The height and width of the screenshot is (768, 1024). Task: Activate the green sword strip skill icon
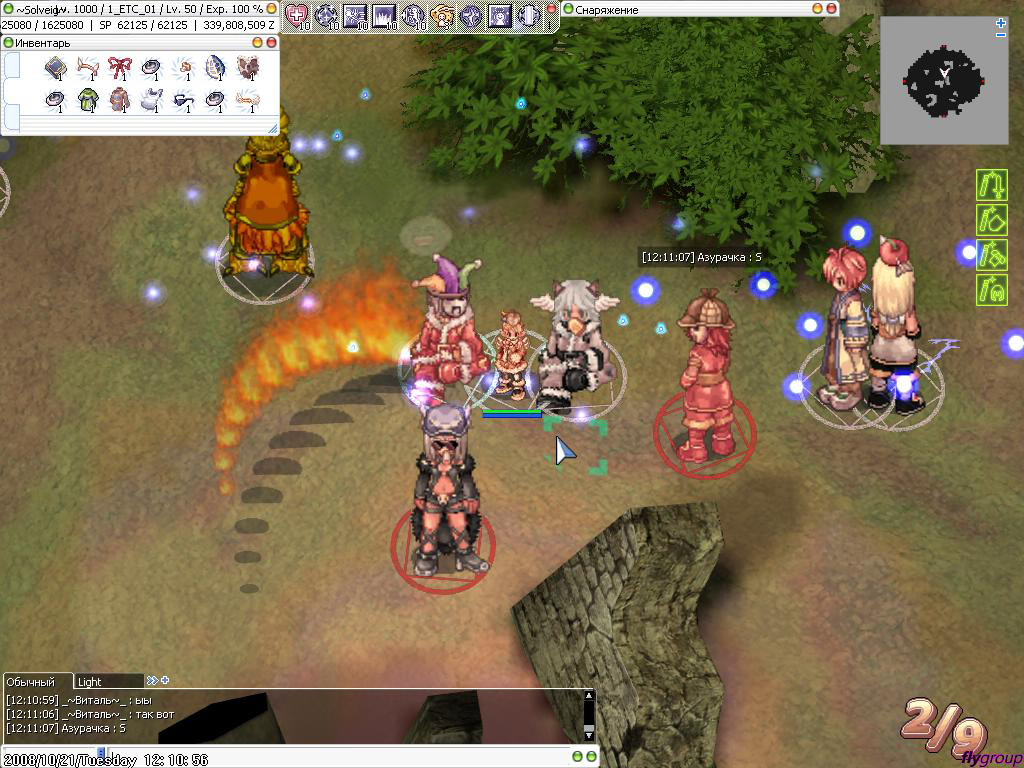point(990,186)
